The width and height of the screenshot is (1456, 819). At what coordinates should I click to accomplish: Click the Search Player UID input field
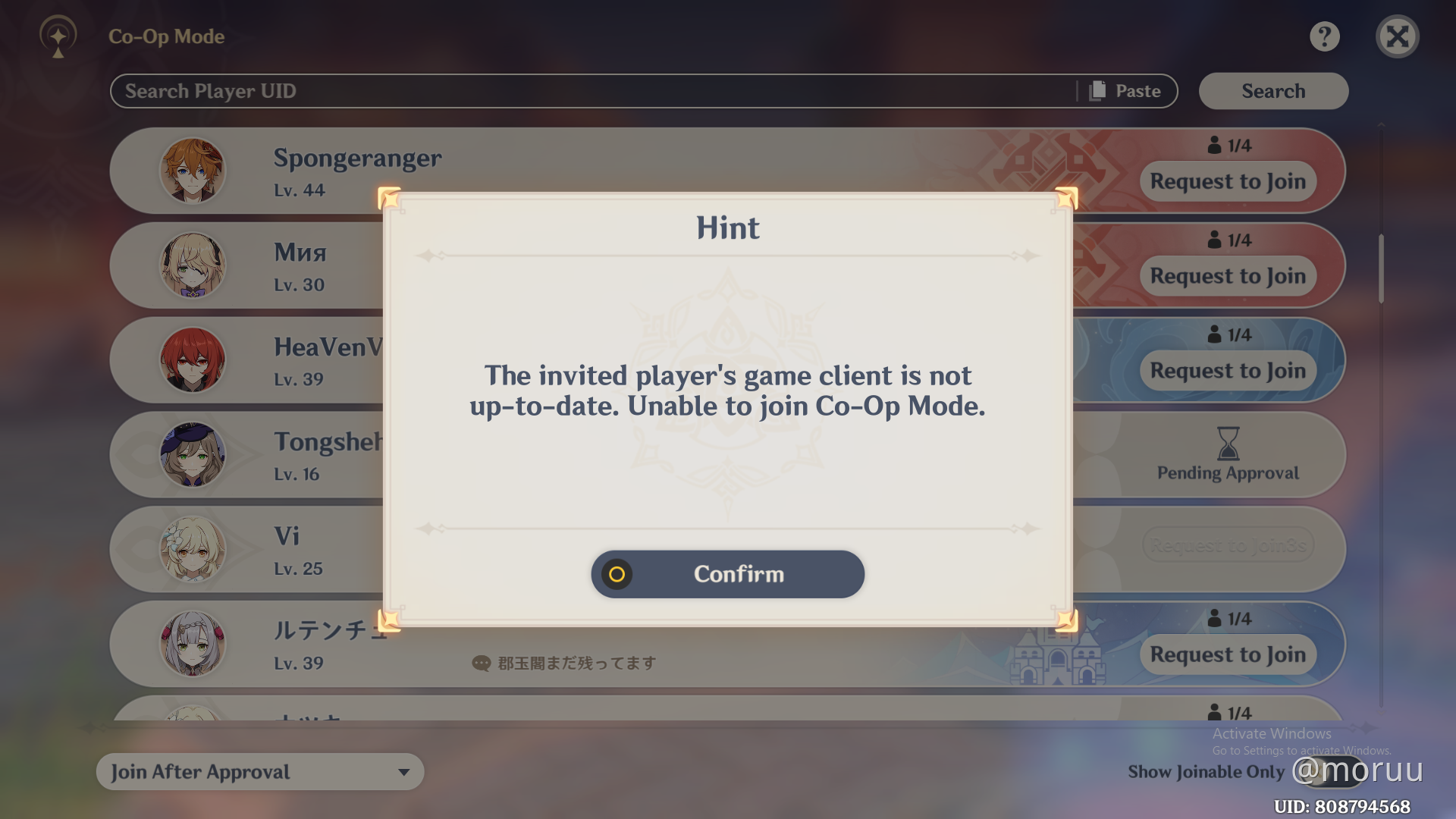[531, 90]
